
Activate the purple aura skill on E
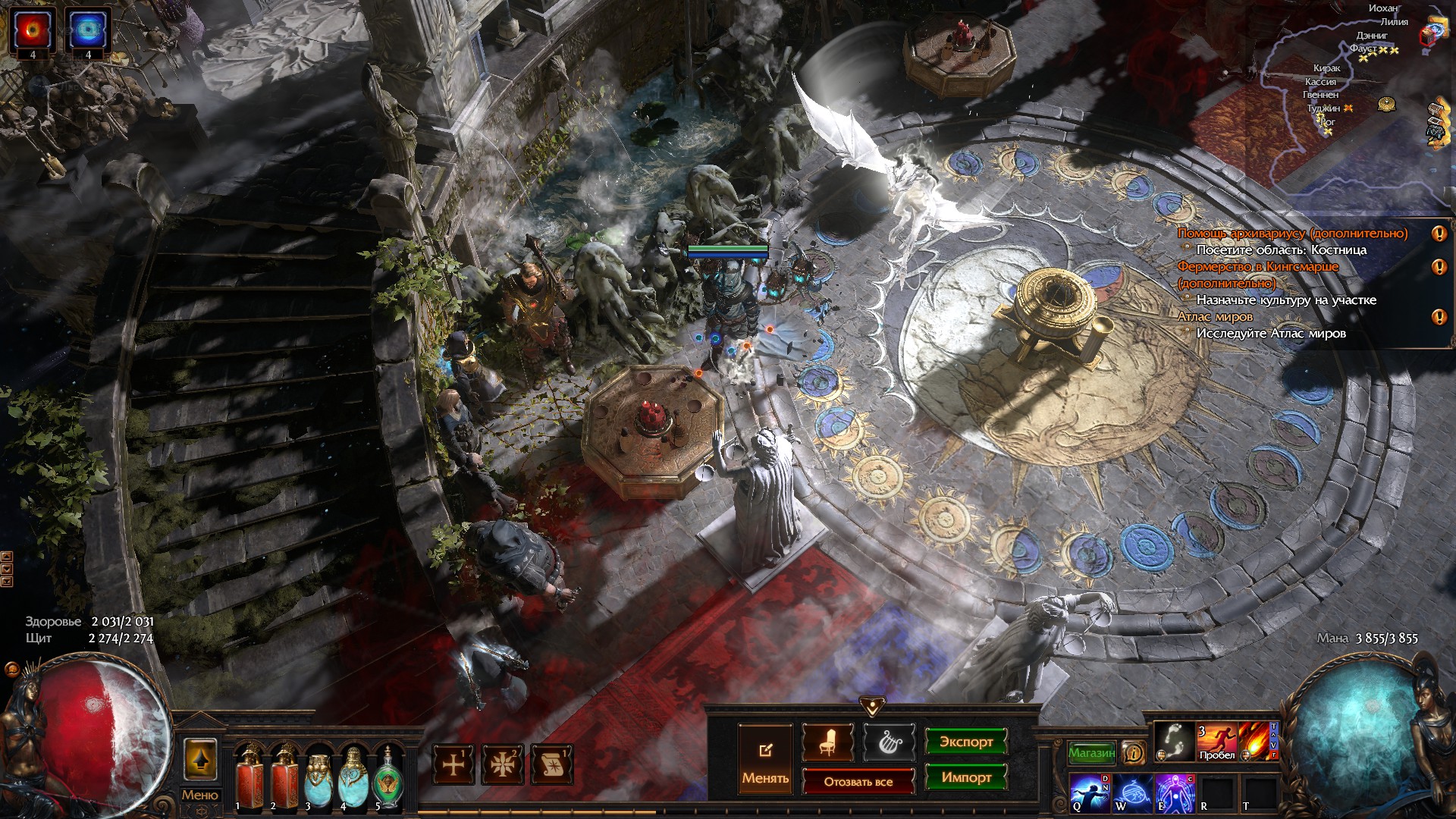tap(1172, 792)
